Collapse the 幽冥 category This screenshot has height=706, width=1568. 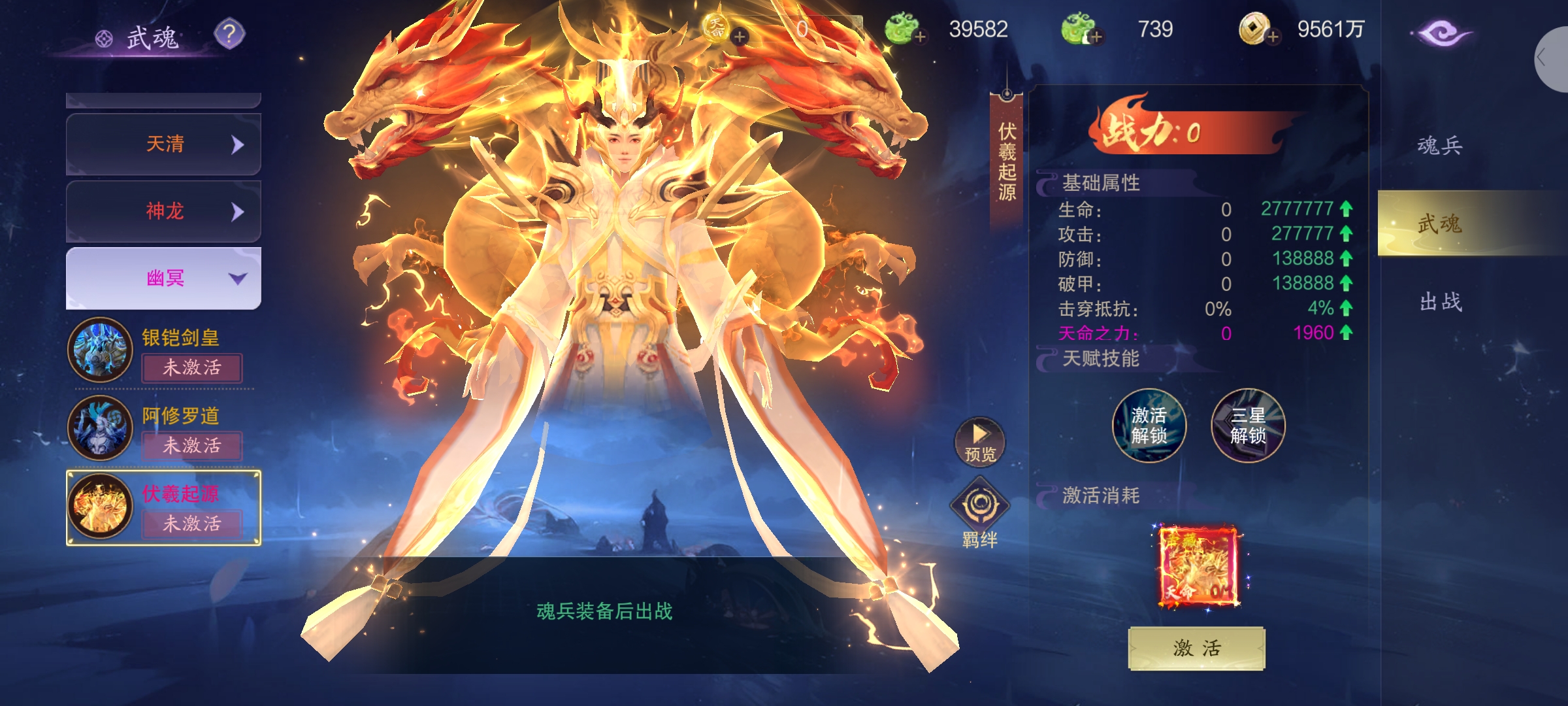tap(163, 278)
